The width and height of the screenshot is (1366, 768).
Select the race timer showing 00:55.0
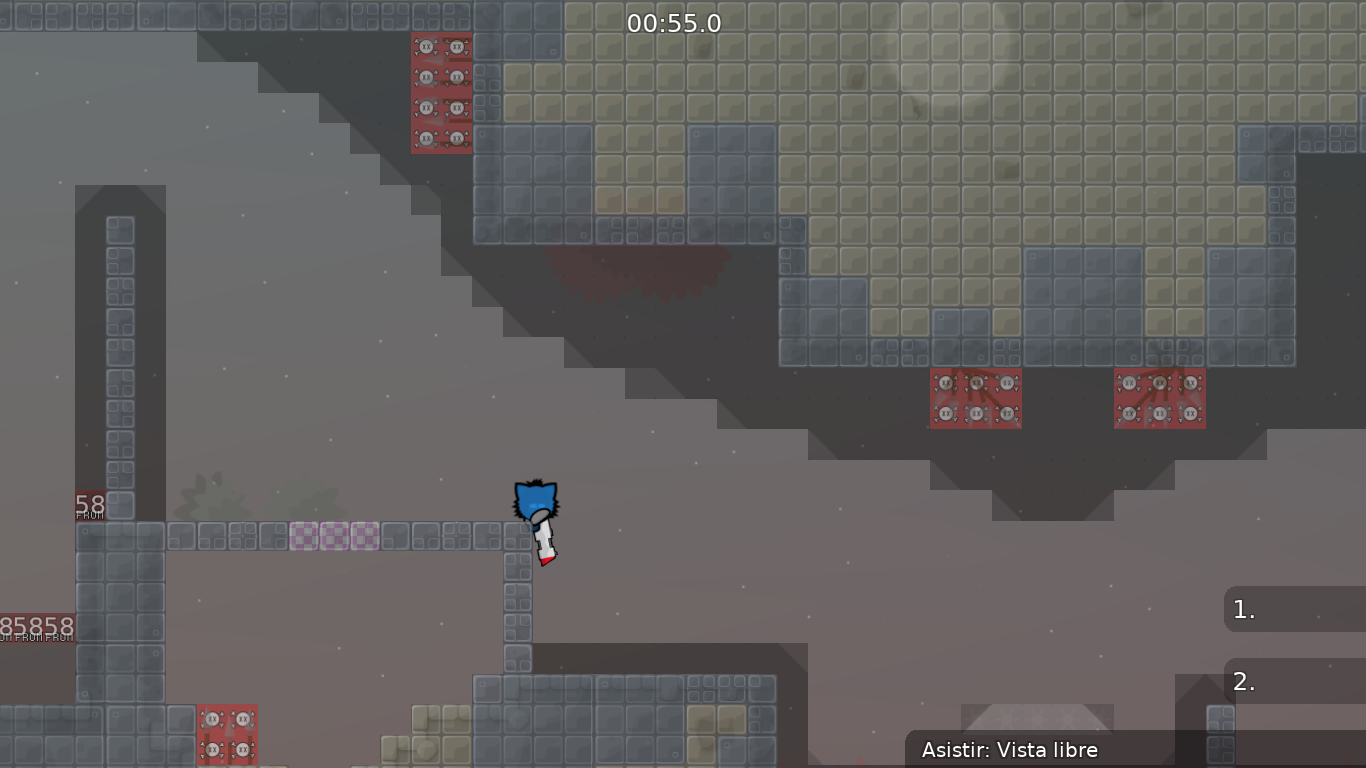coord(676,23)
